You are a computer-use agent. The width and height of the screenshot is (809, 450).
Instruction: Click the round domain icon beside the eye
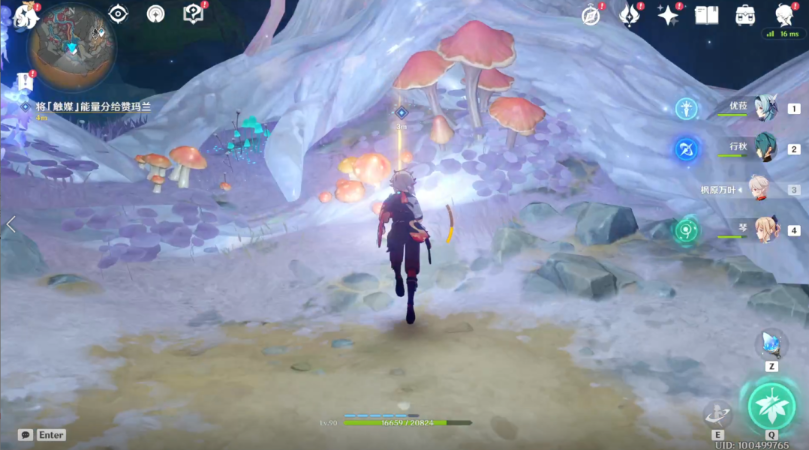pos(155,14)
